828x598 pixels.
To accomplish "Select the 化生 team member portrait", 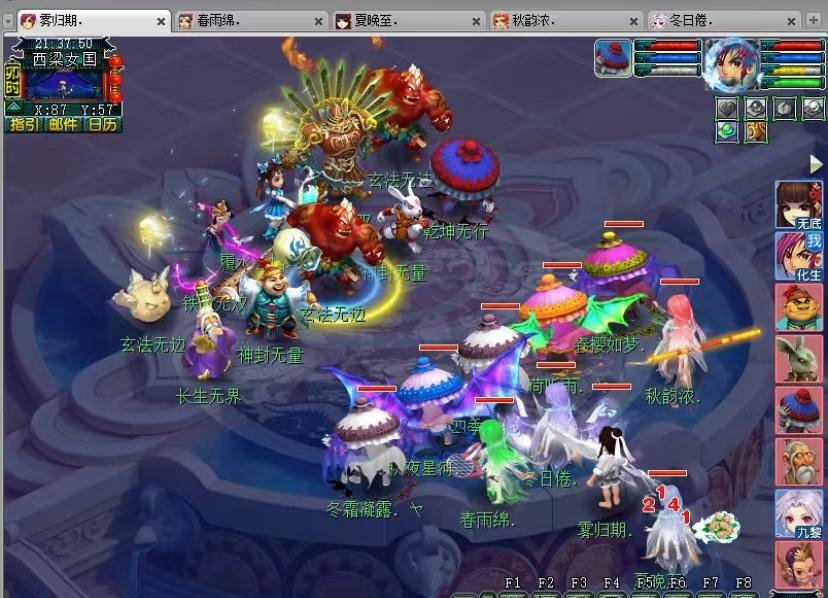I will click(x=798, y=256).
